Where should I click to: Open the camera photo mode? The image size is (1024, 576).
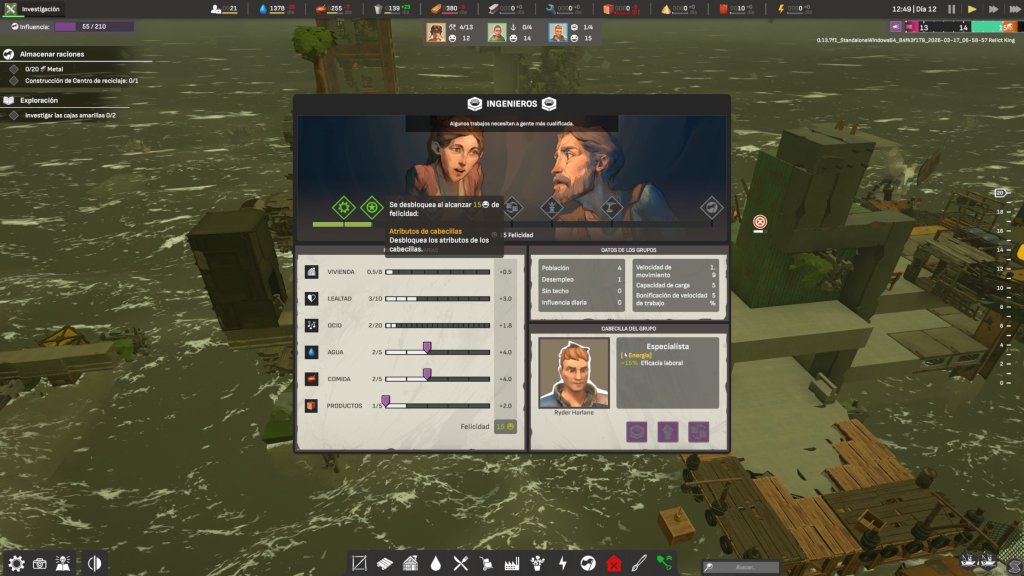pyautogui.click(x=40, y=563)
